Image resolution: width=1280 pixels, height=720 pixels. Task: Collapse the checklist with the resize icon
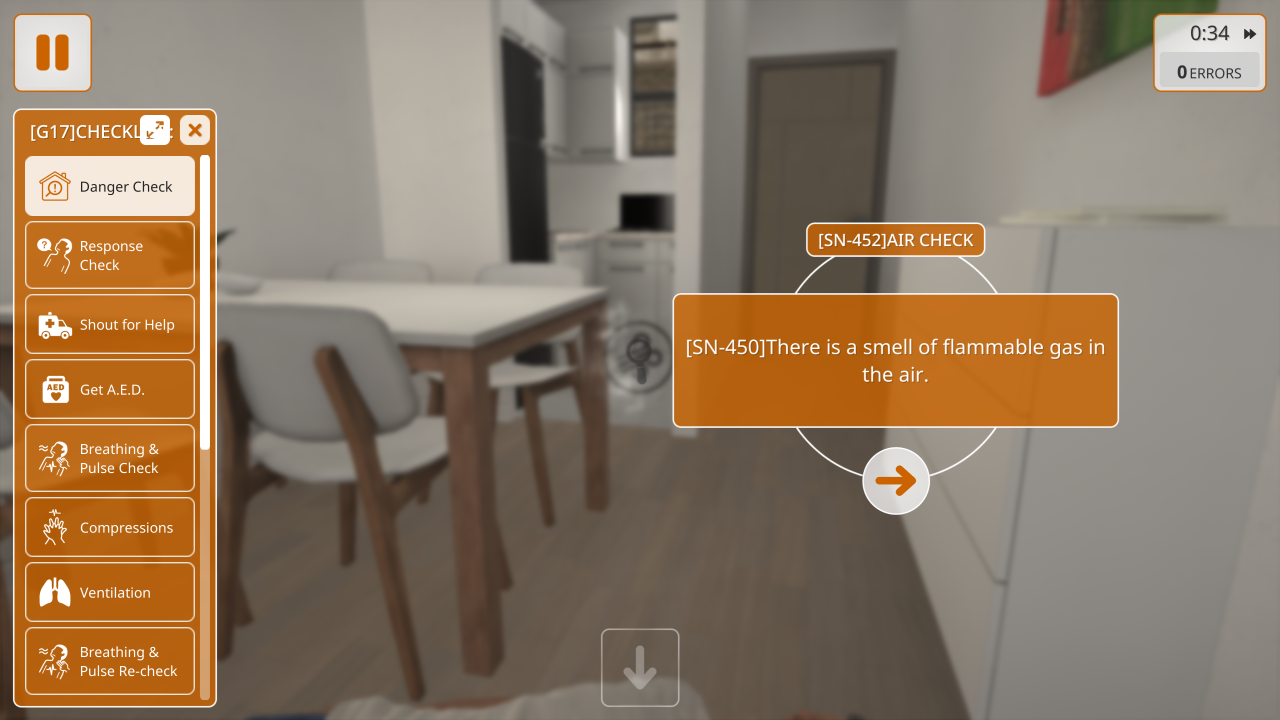(x=155, y=130)
